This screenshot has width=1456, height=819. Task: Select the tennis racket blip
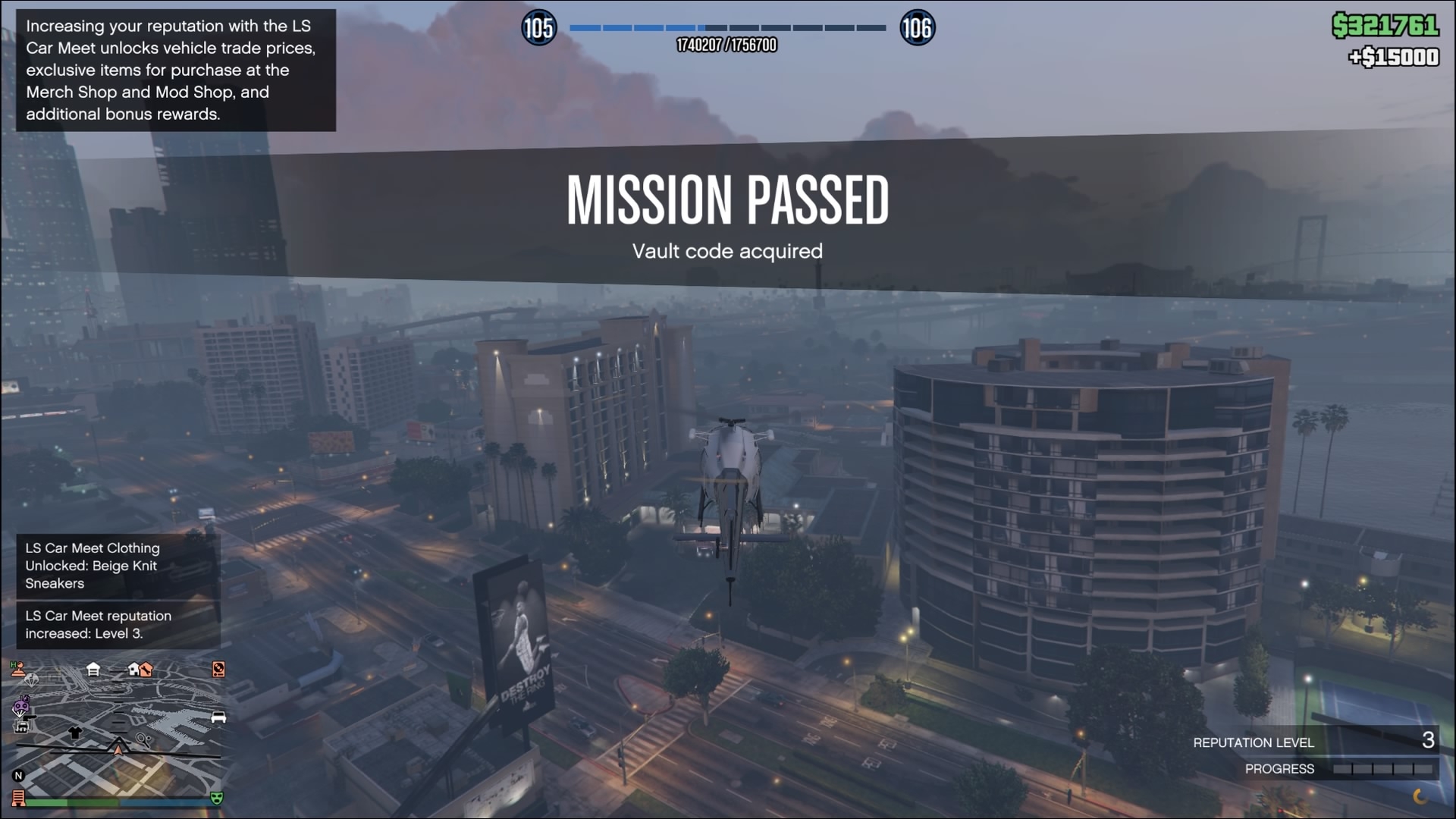click(143, 739)
